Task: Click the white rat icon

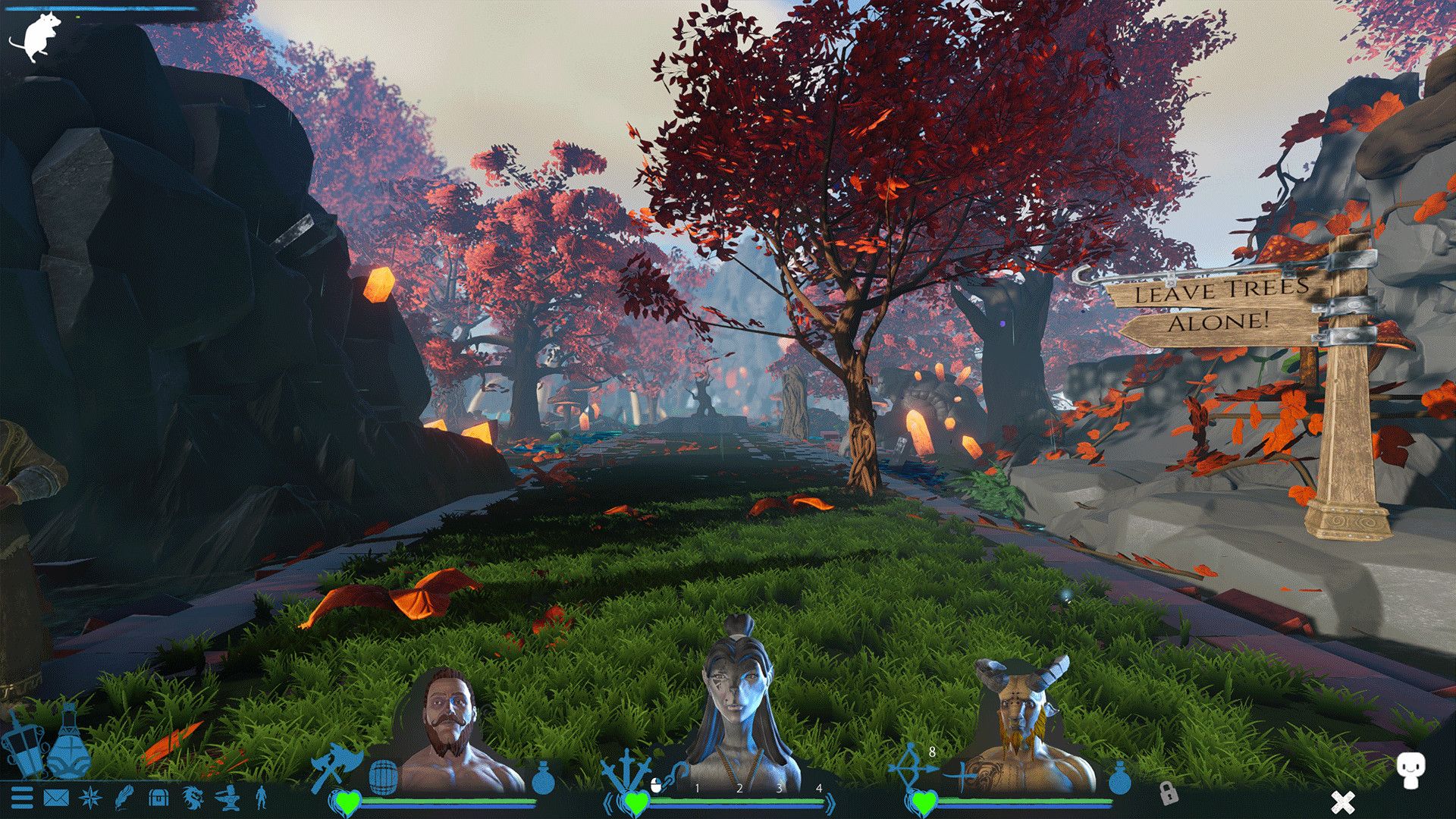Action: (34, 38)
